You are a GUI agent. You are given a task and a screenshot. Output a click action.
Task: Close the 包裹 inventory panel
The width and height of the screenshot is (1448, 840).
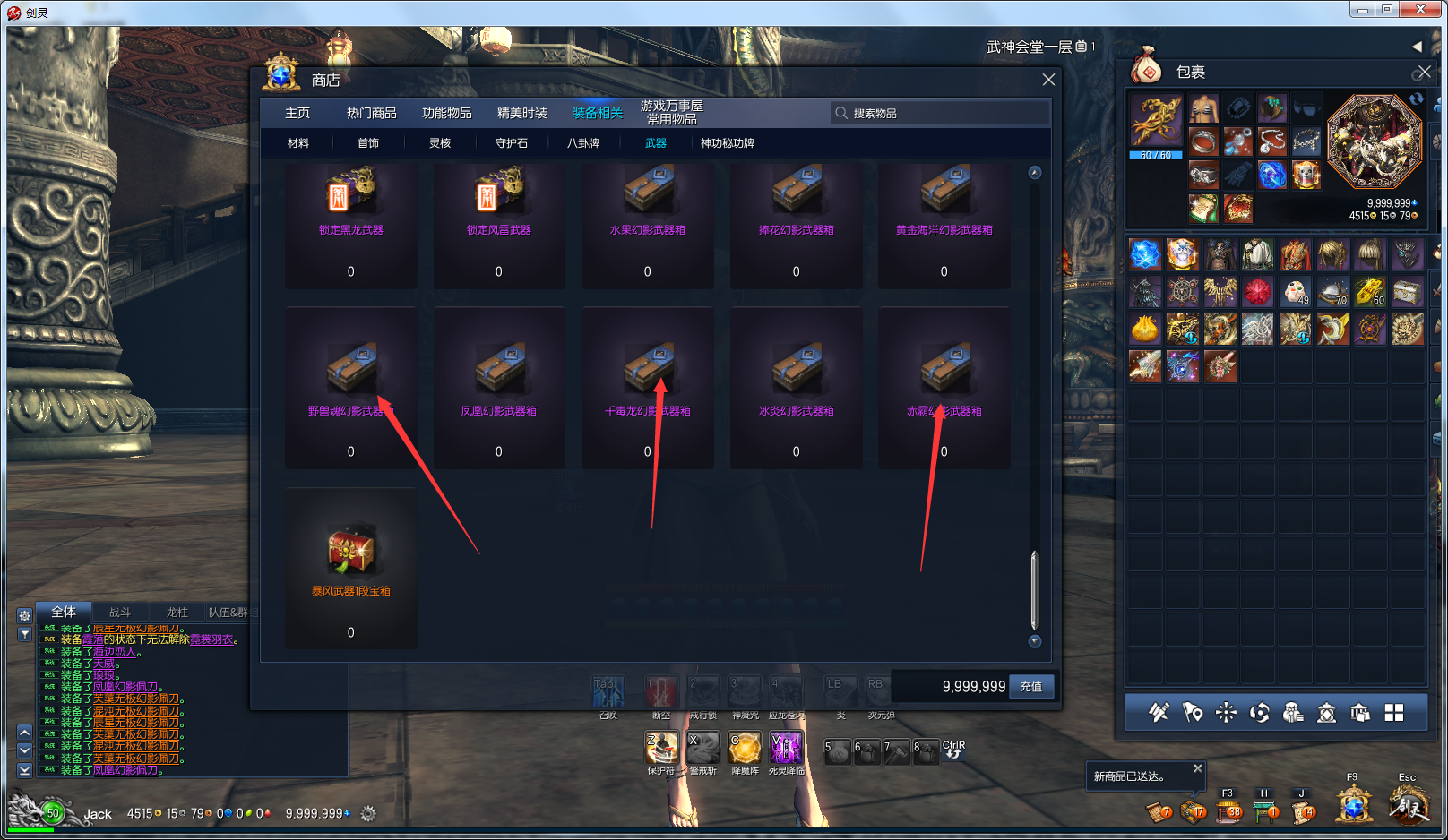1424,72
